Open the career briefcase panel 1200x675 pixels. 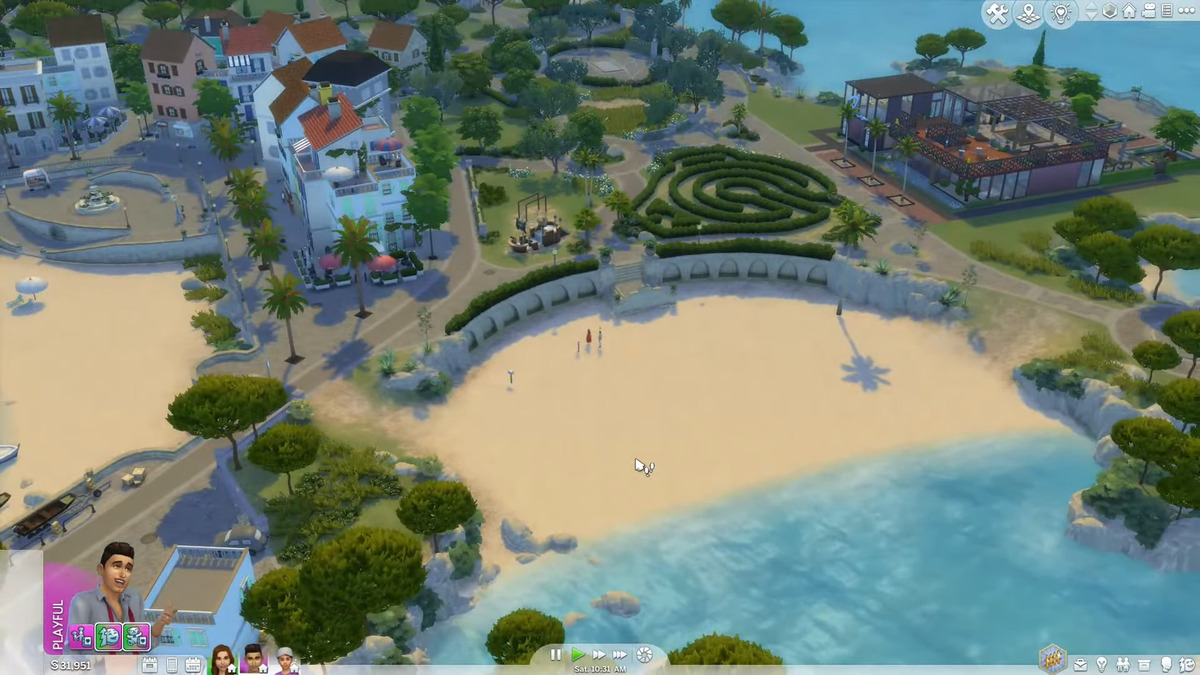(x=1080, y=664)
